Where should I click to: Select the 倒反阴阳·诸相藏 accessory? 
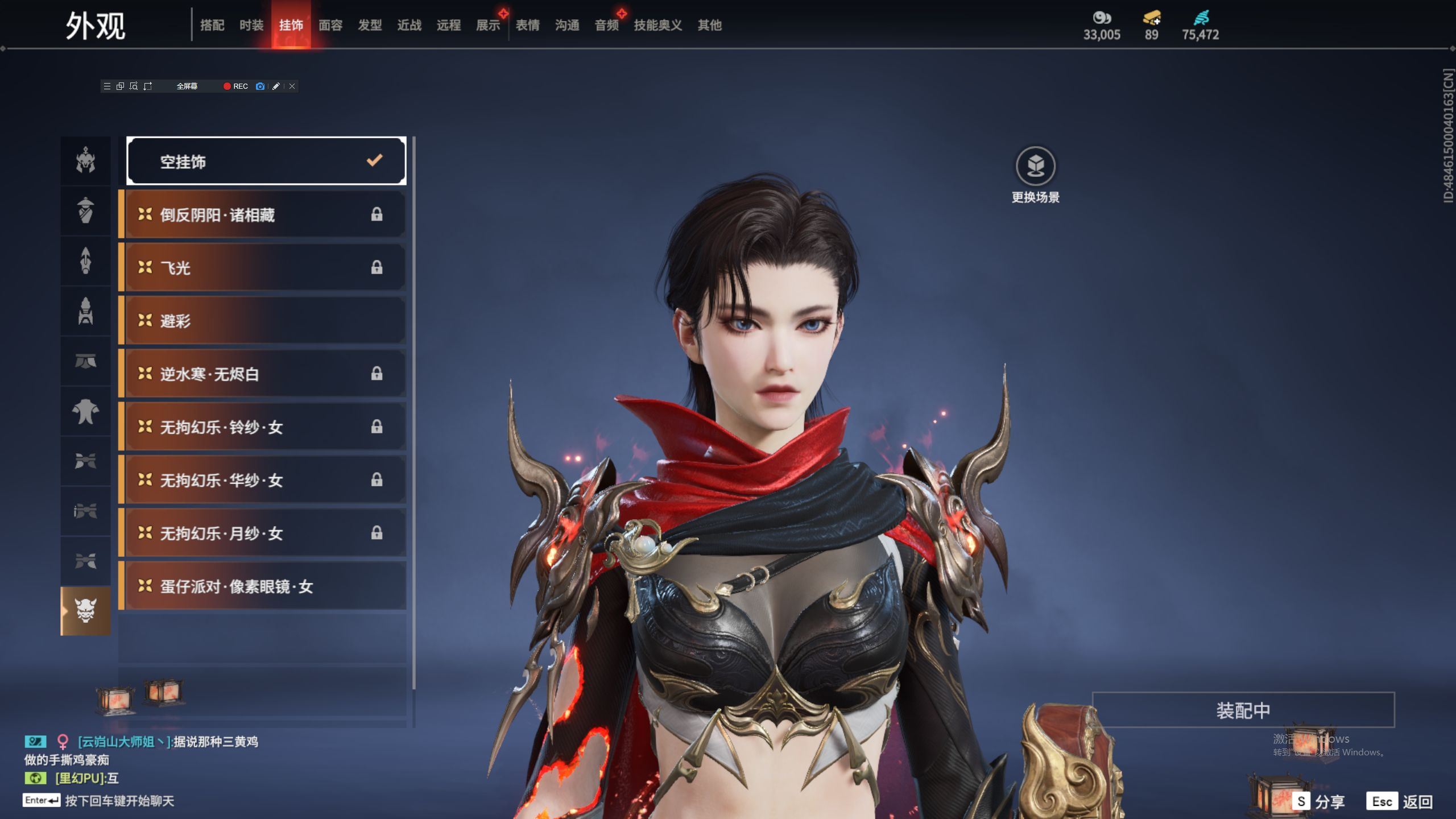tap(264, 215)
